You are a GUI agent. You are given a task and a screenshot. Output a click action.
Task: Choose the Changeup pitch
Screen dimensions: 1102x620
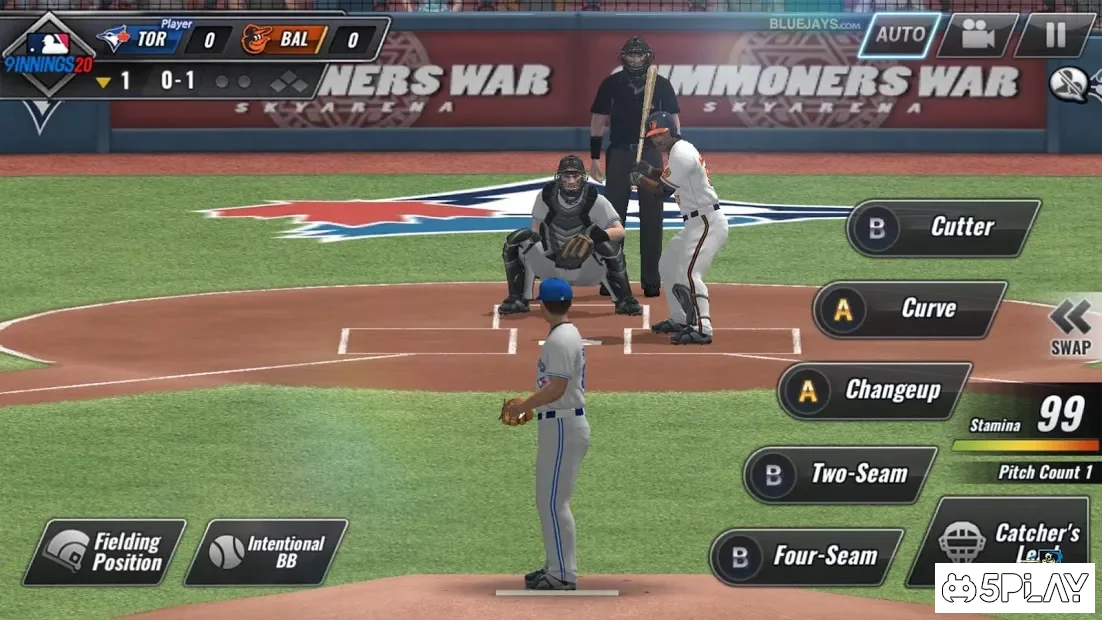[875, 391]
